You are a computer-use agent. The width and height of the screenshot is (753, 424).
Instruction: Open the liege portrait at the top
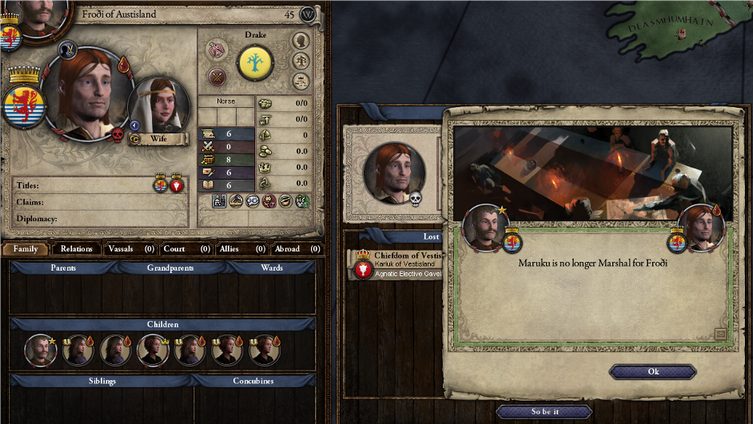tap(40, 14)
